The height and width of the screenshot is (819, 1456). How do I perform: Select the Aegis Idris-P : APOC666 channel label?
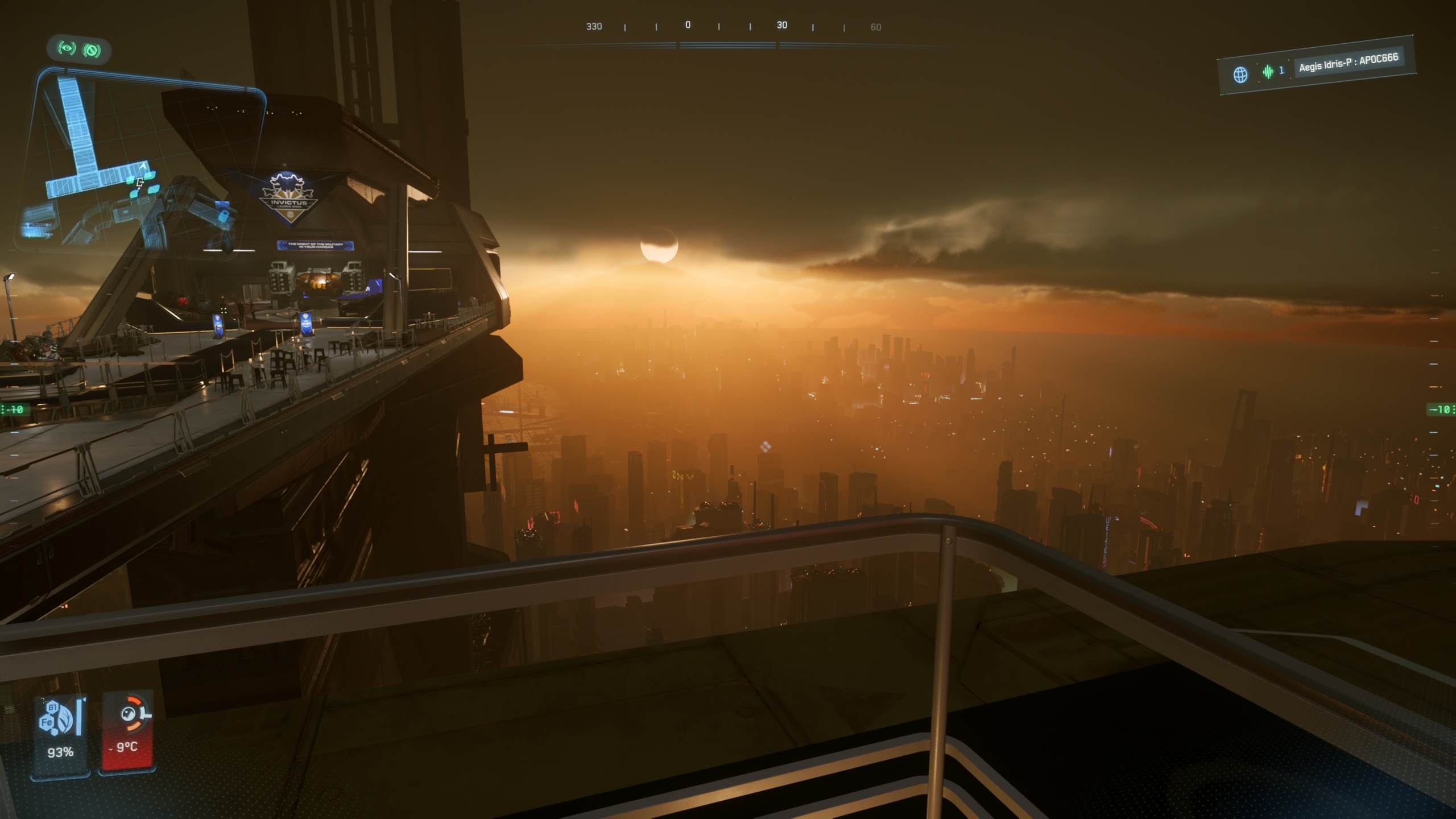click(1348, 62)
